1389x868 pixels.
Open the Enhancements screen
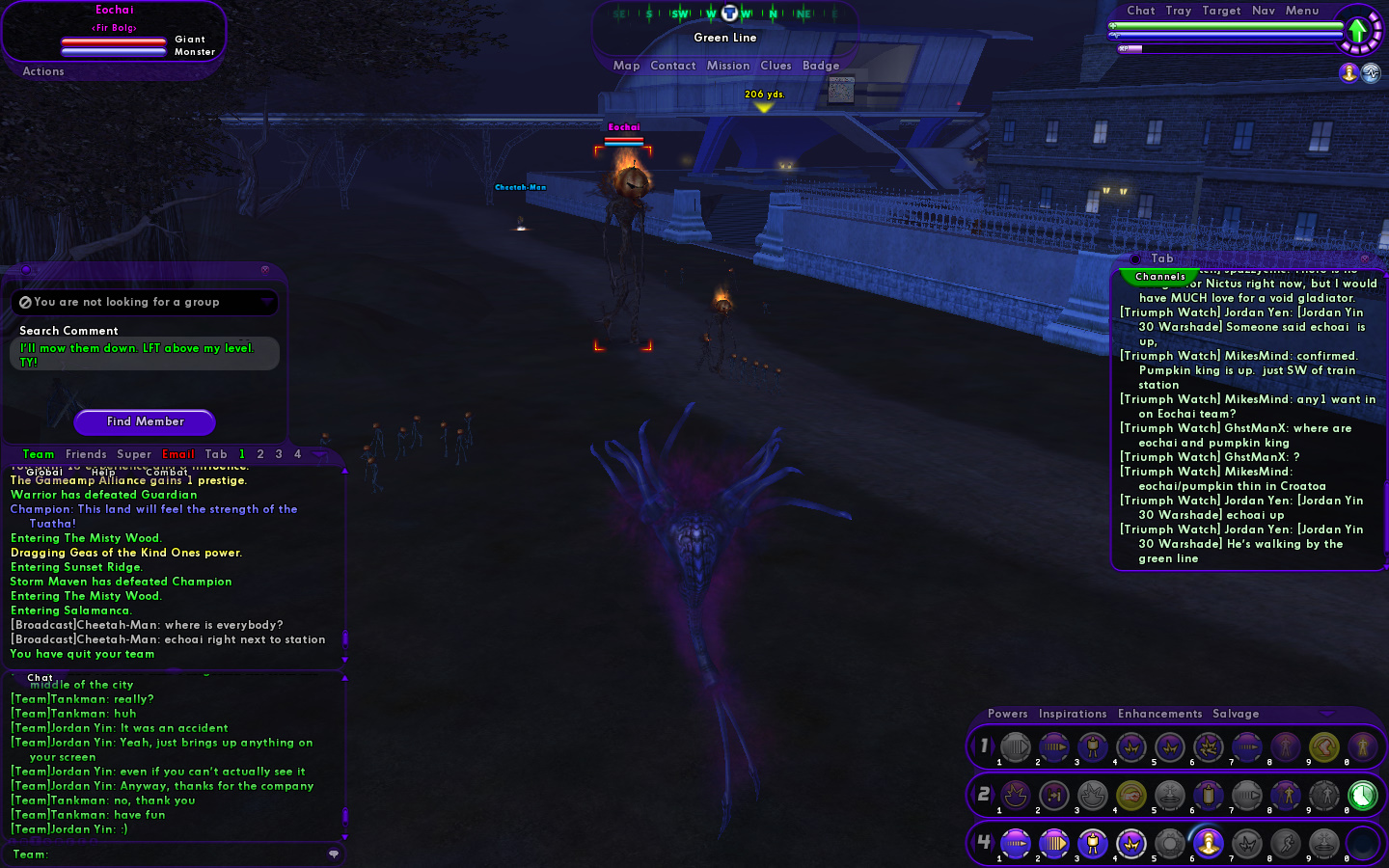[x=1159, y=714]
